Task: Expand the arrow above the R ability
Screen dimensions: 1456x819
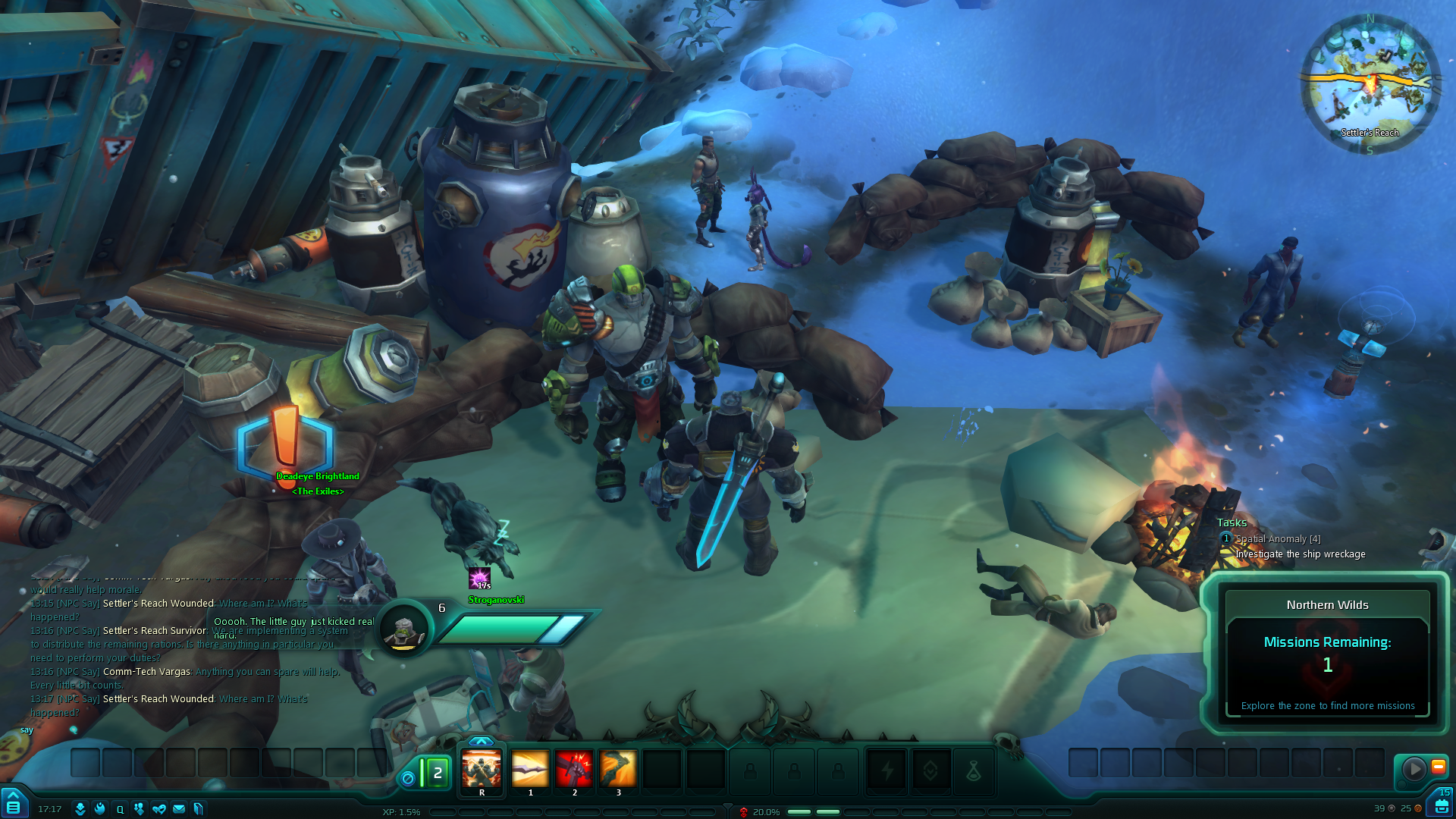Action: pos(482,741)
